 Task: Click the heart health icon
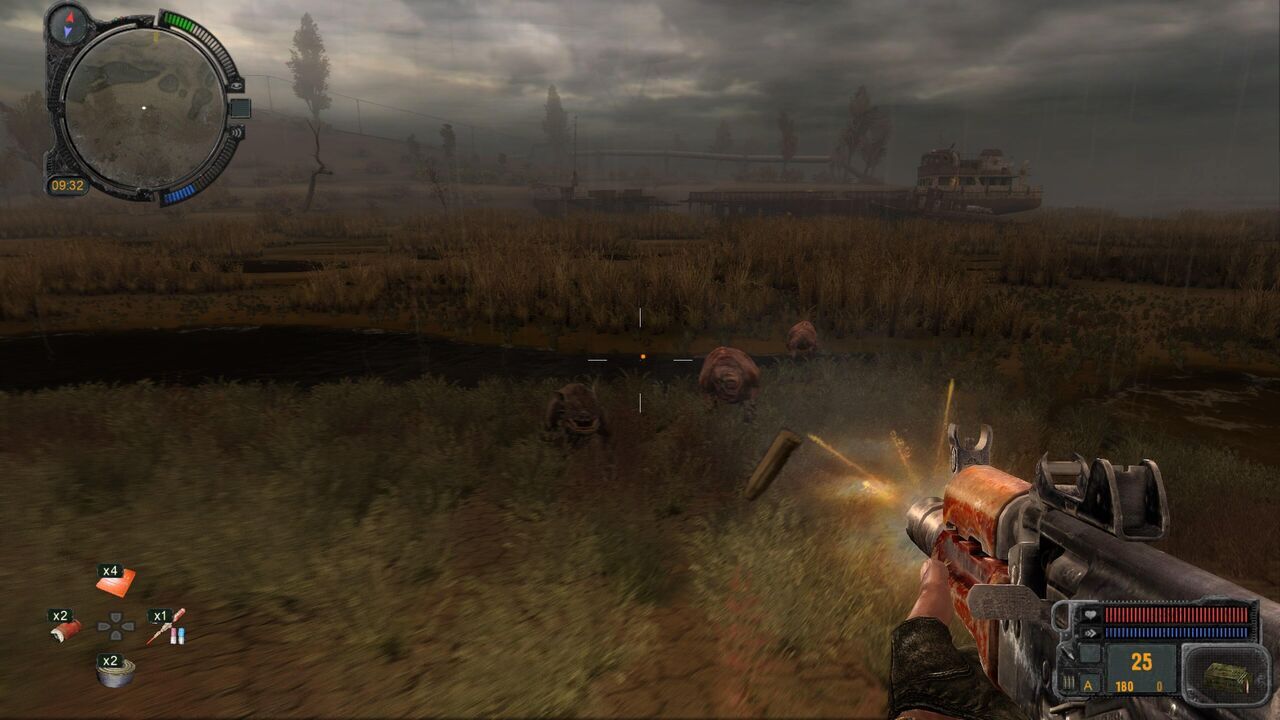click(x=1090, y=615)
